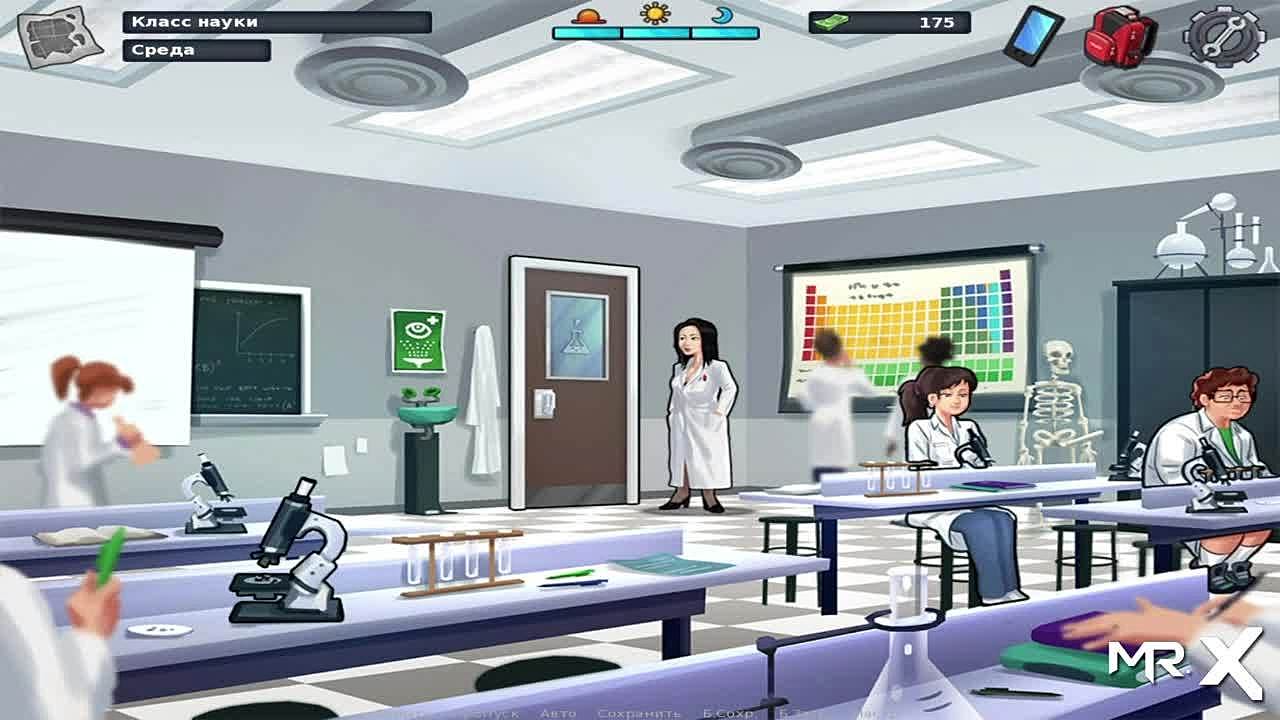Image resolution: width=1280 pixels, height=720 pixels.
Task: Click Сохранить to save the game
Action: (639, 713)
